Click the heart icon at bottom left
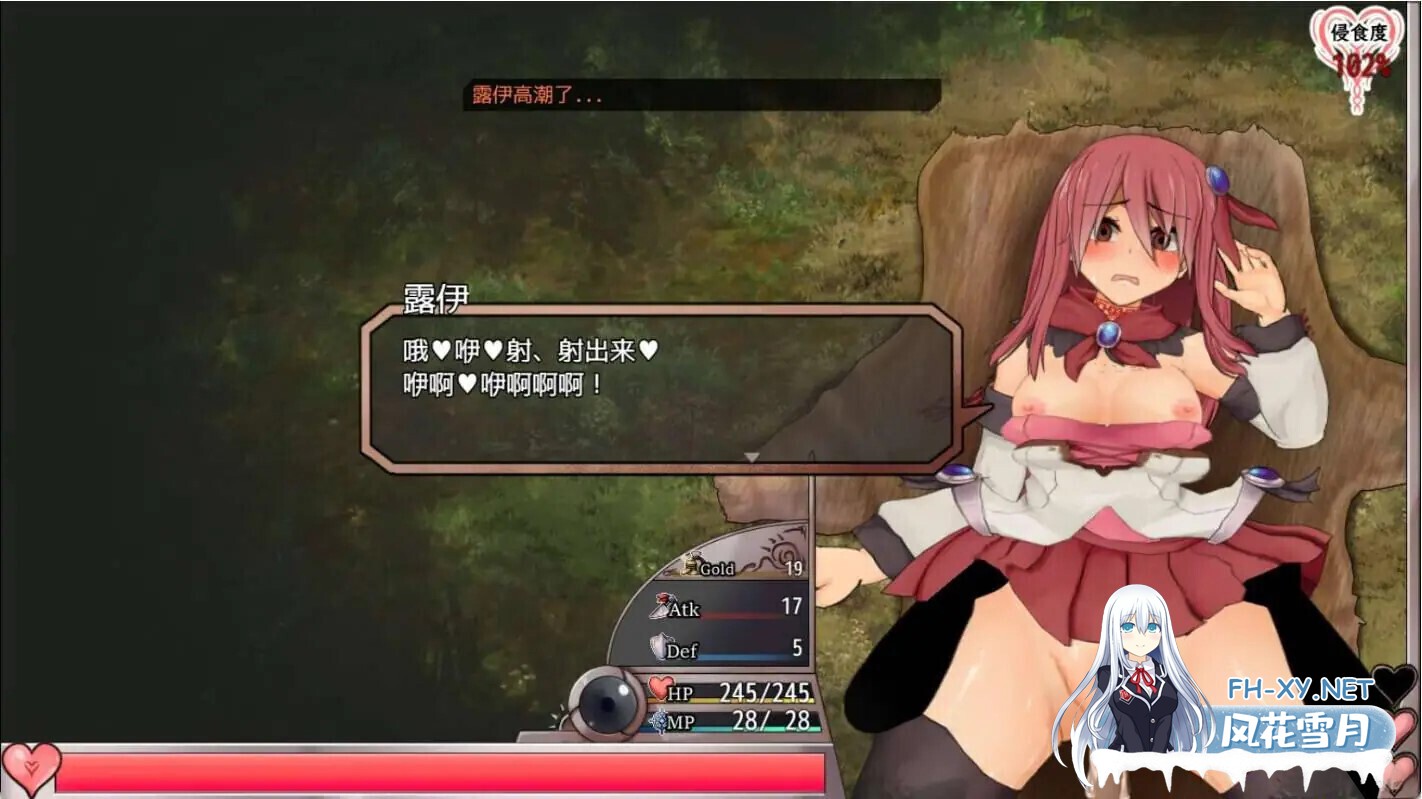 click(32, 768)
